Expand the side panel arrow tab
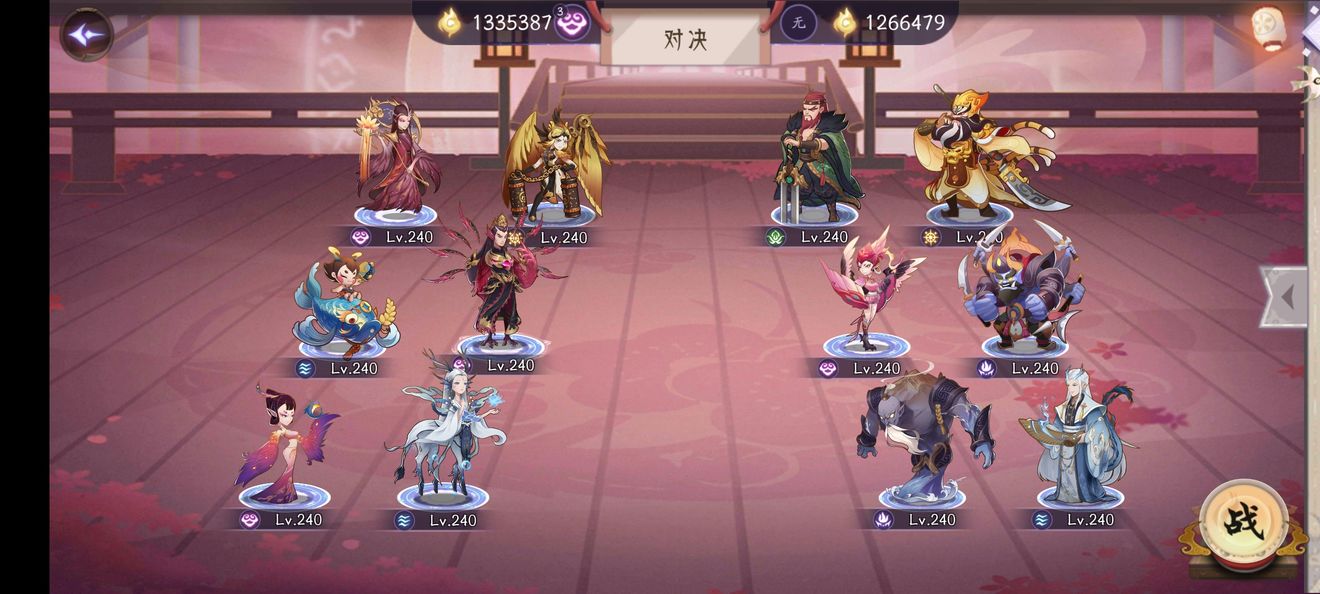The width and height of the screenshot is (1320, 594). (1285, 296)
